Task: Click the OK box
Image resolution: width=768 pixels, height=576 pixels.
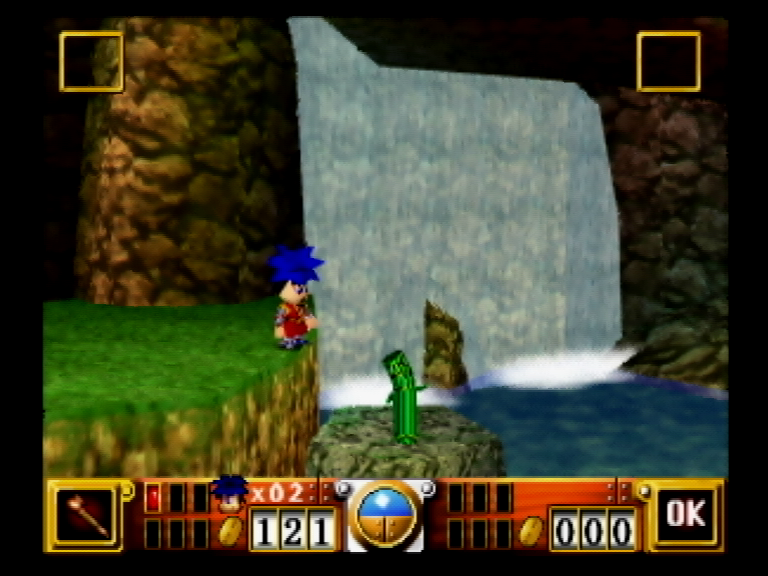Action: pyautogui.click(x=686, y=515)
